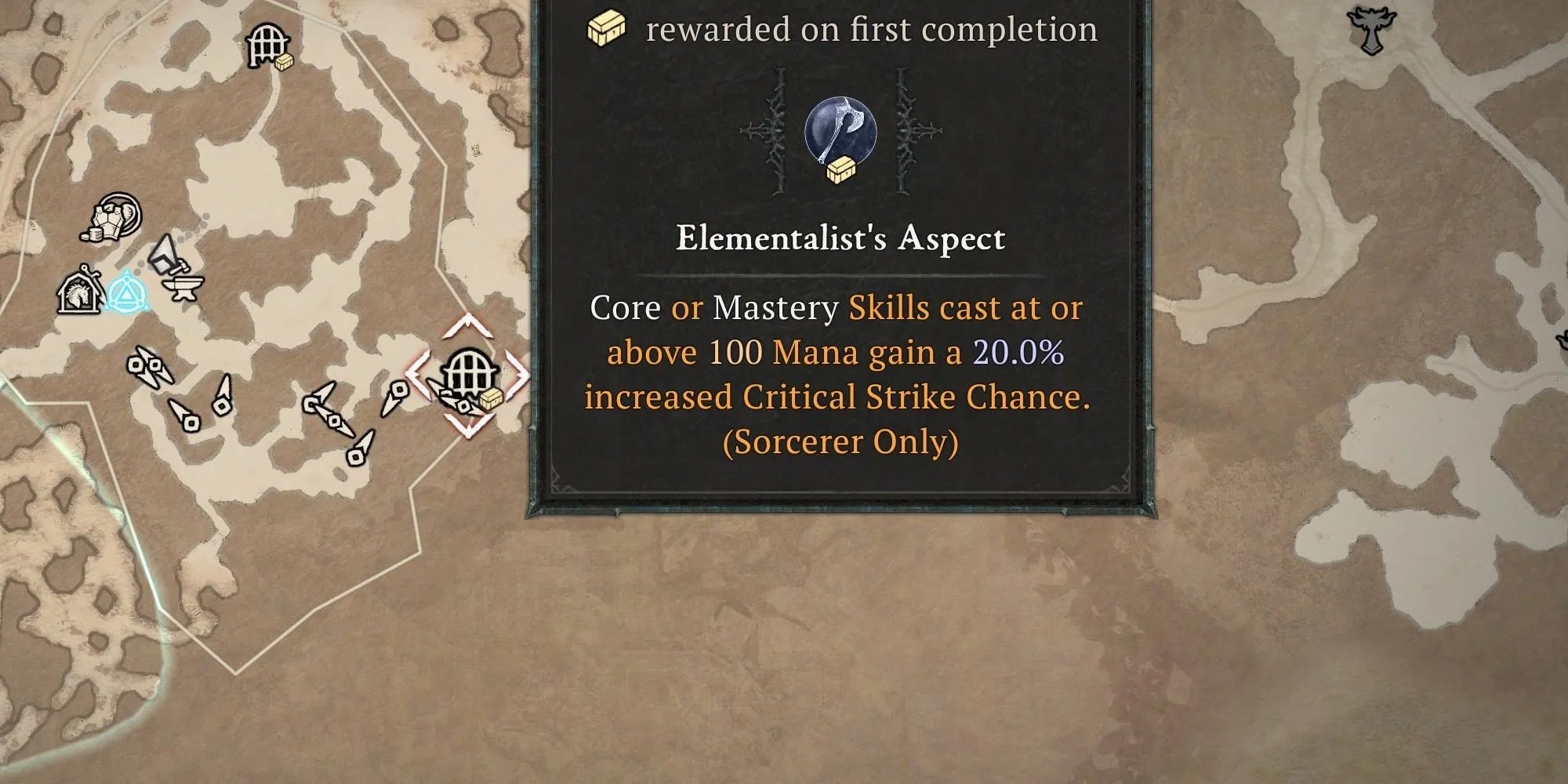Select the cyan waypoint icon on the map
The height and width of the screenshot is (784, 1568).
[x=127, y=291]
